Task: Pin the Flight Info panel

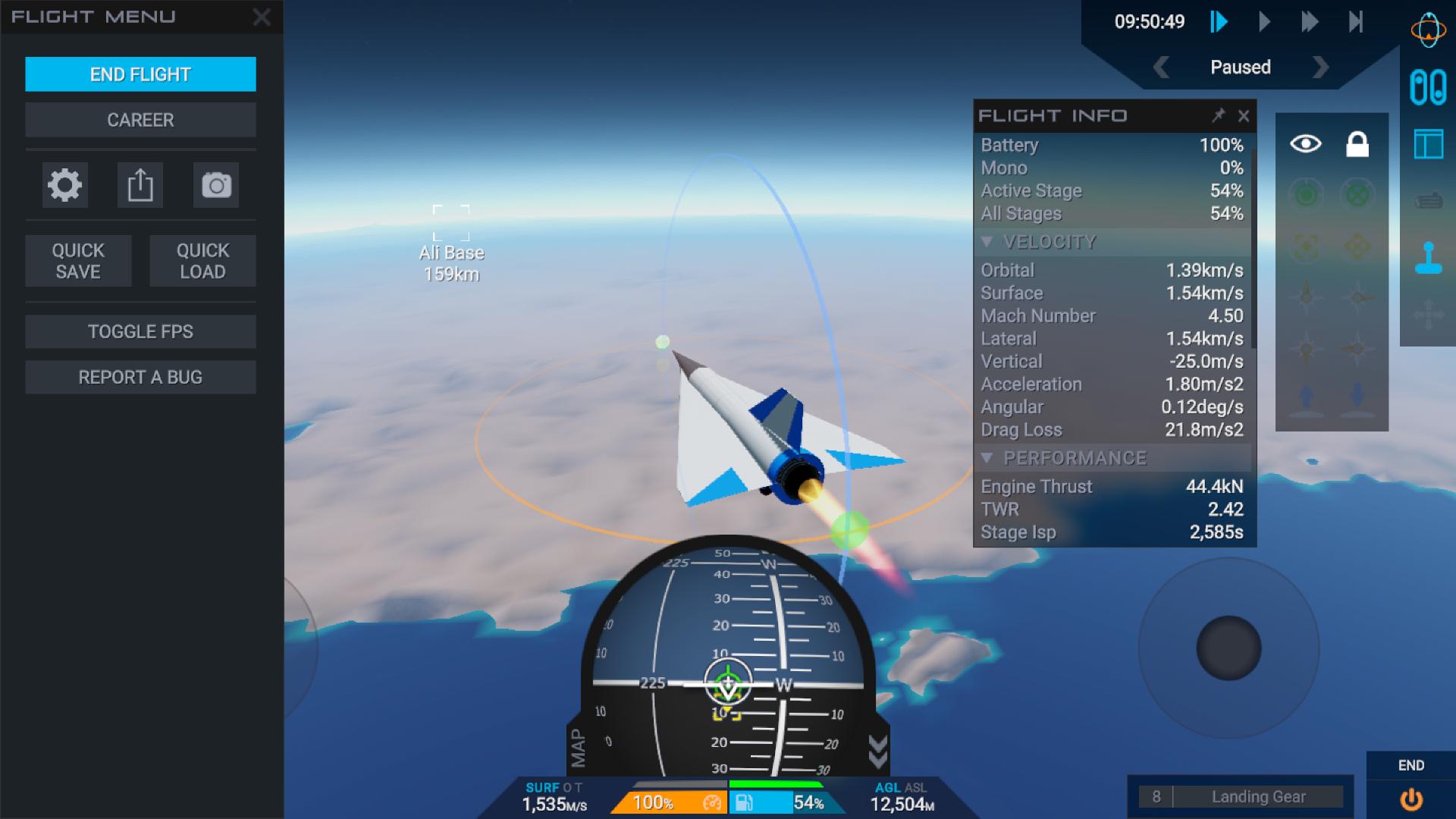Action: click(x=1218, y=115)
